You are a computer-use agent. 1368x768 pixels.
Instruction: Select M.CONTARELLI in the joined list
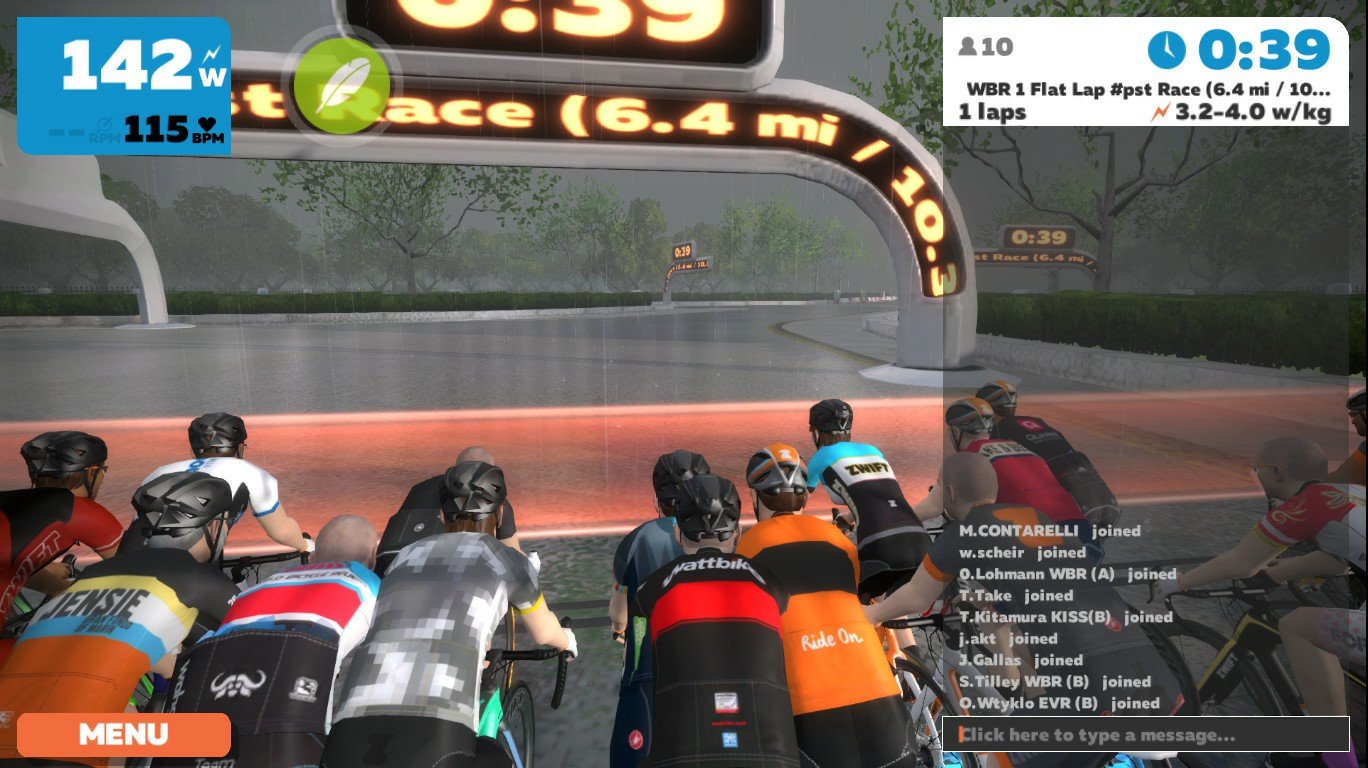[x=1021, y=531]
